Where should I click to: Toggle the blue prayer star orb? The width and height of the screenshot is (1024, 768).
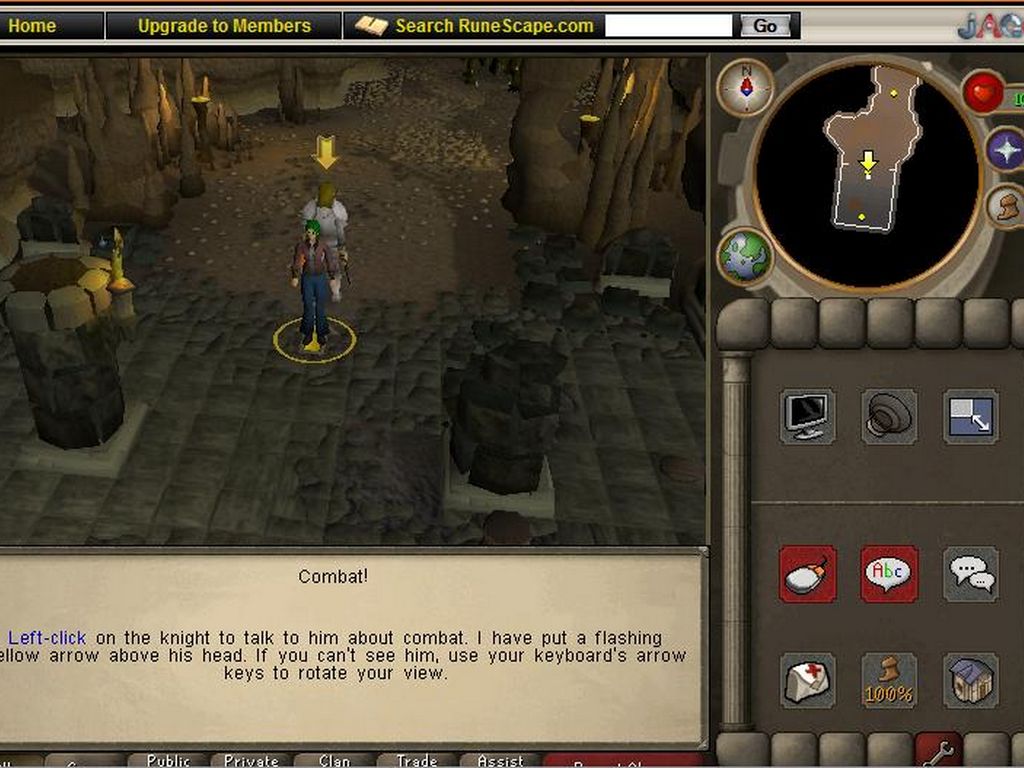tap(1005, 150)
